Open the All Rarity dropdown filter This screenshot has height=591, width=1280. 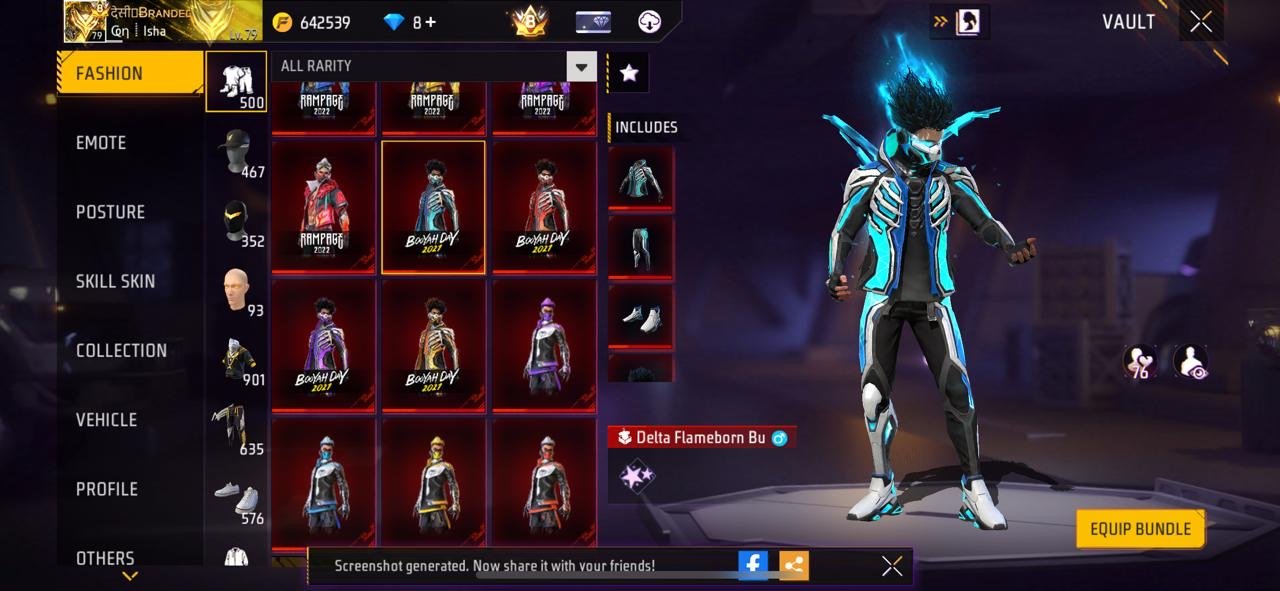(x=581, y=66)
